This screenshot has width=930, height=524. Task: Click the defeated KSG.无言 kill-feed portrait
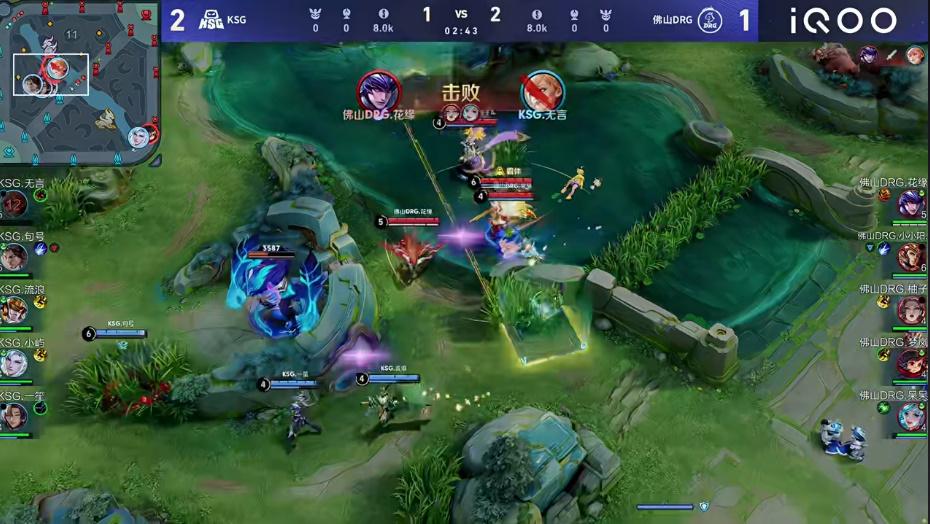[541, 91]
